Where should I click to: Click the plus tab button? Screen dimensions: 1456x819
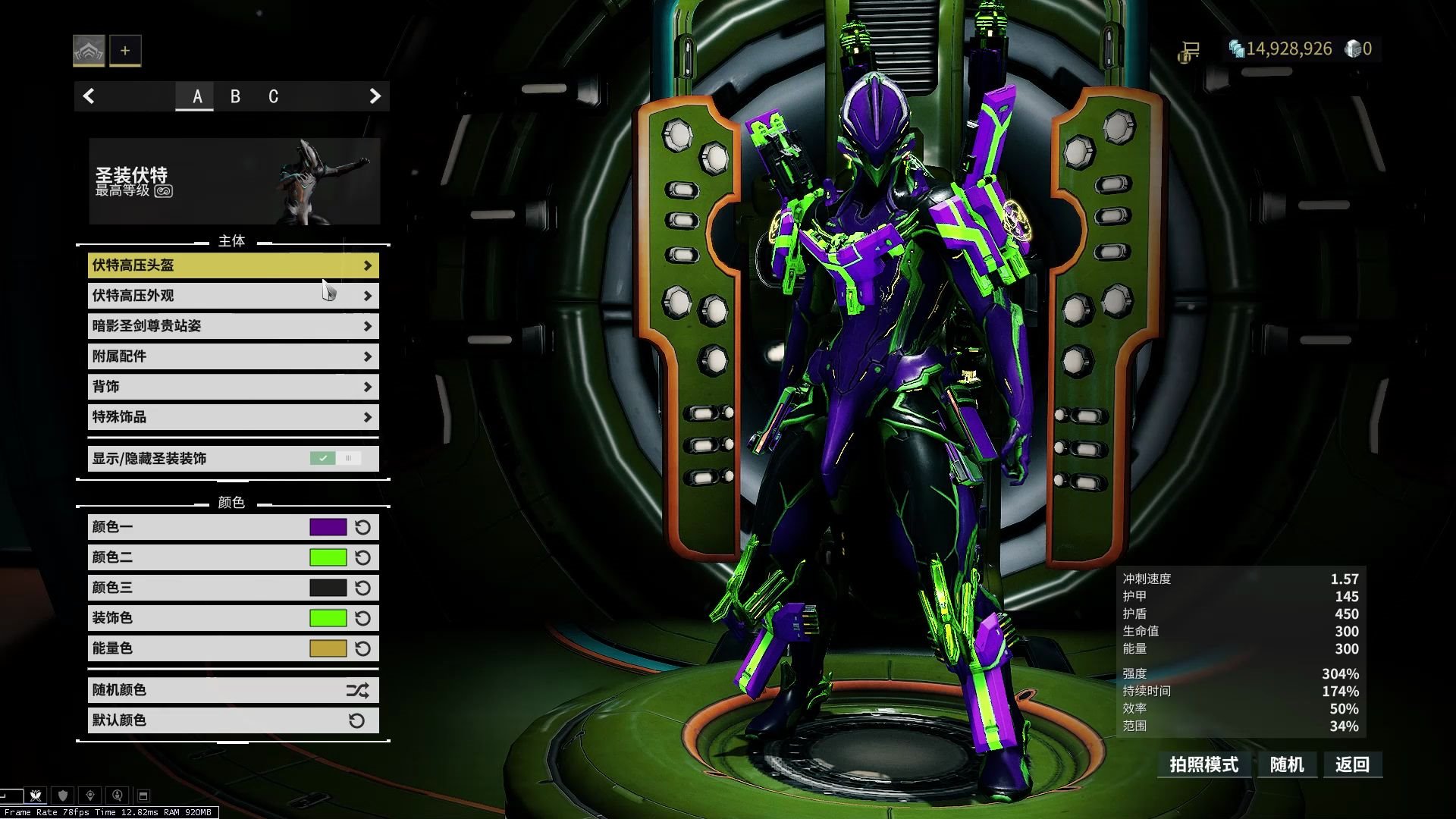coord(125,51)
